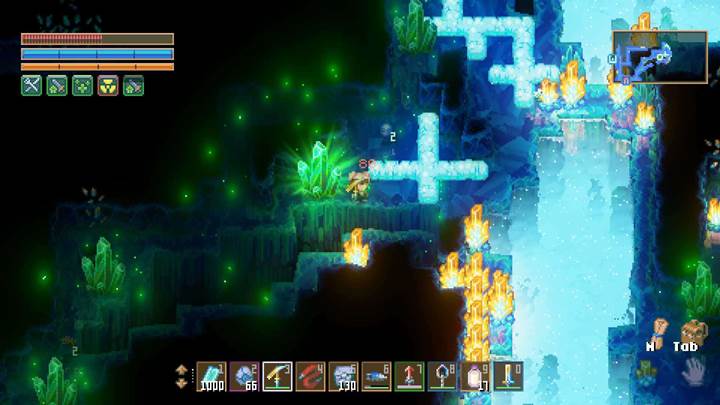Click the green cross sparkle buff icon
The image size is (720, 405).
(x=82, y=86)
